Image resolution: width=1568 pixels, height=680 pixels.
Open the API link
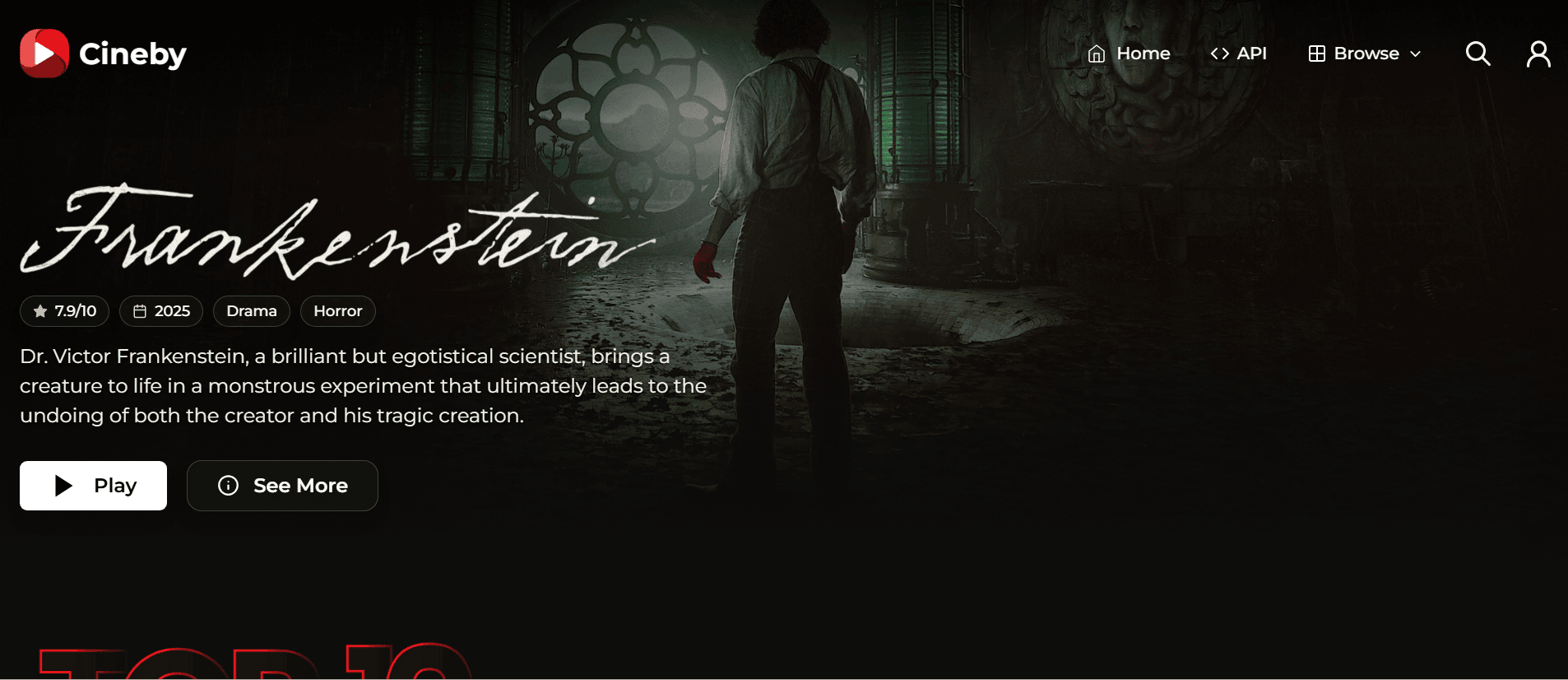click(x=1238, y=54)
